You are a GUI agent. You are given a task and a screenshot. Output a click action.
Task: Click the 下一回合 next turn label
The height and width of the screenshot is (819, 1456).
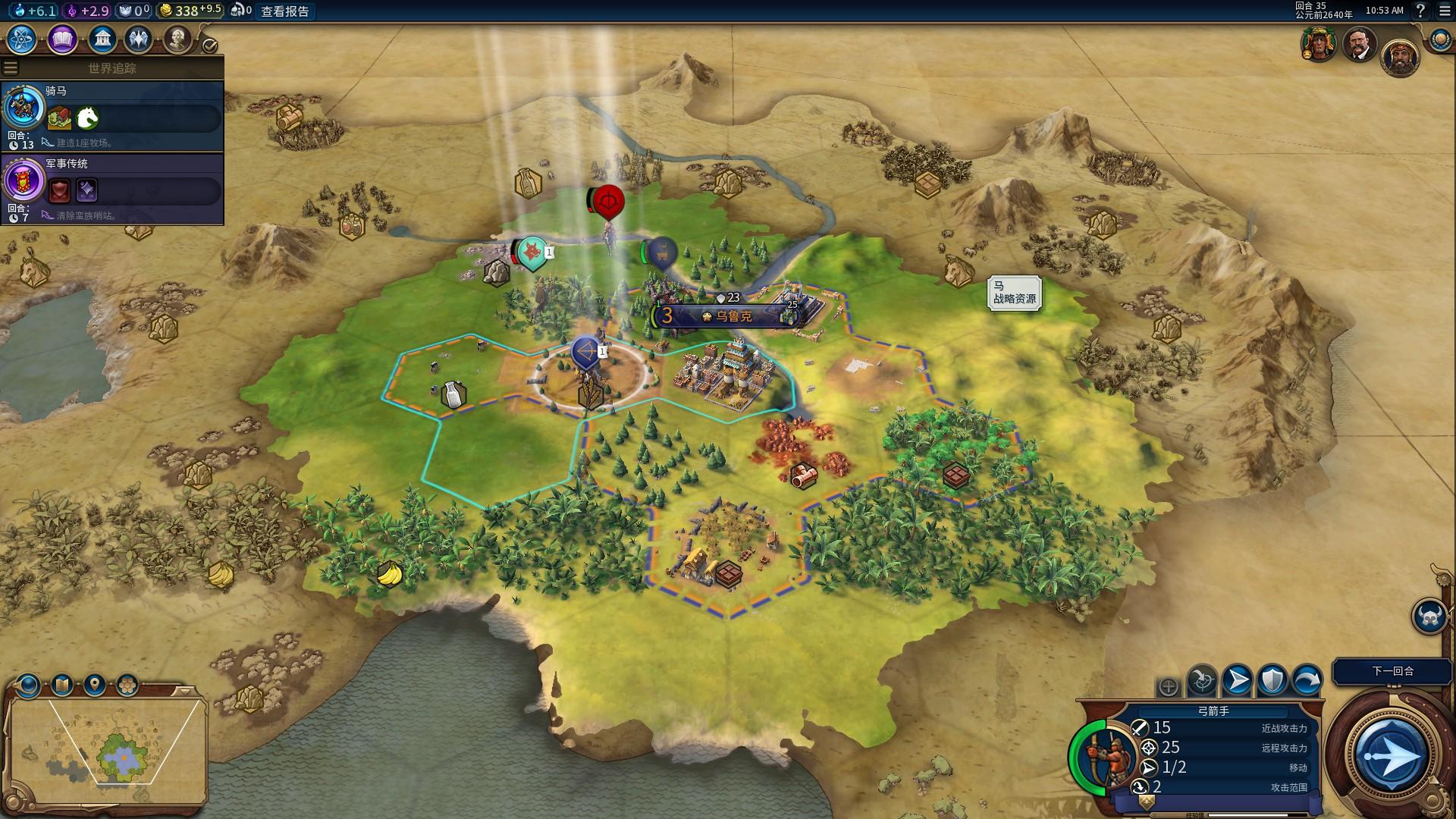point(1392,671)
